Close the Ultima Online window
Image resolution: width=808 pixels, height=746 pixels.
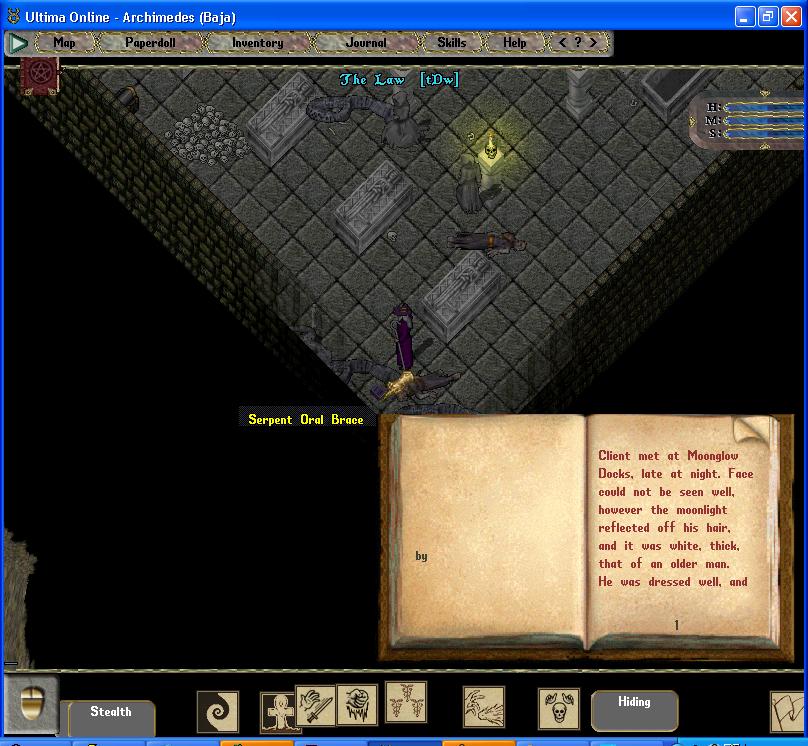tap(792, 16)
